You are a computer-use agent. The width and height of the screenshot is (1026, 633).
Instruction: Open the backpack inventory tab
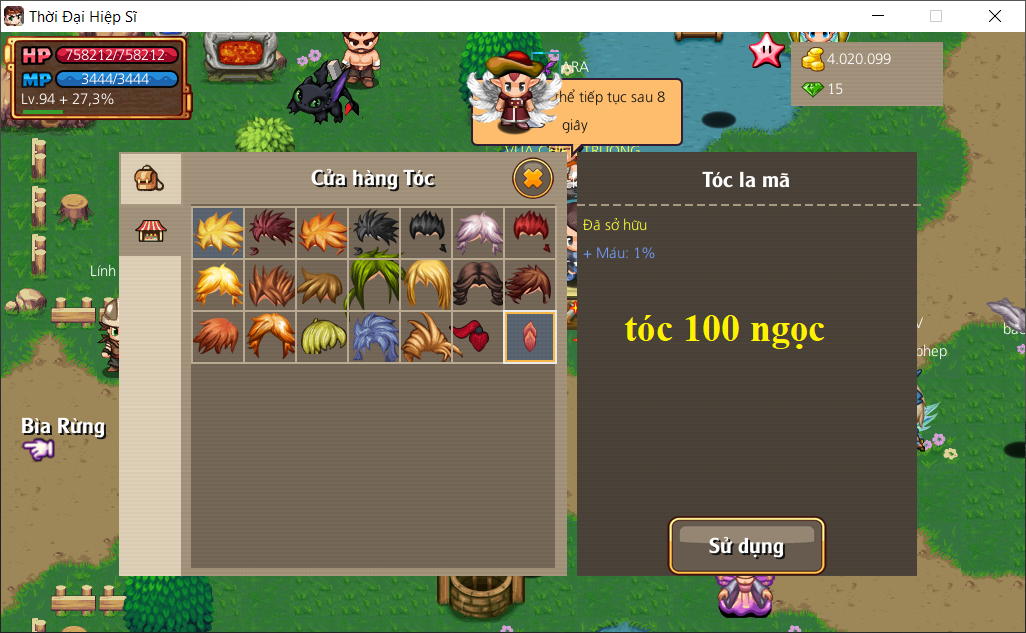pos(150,180)
